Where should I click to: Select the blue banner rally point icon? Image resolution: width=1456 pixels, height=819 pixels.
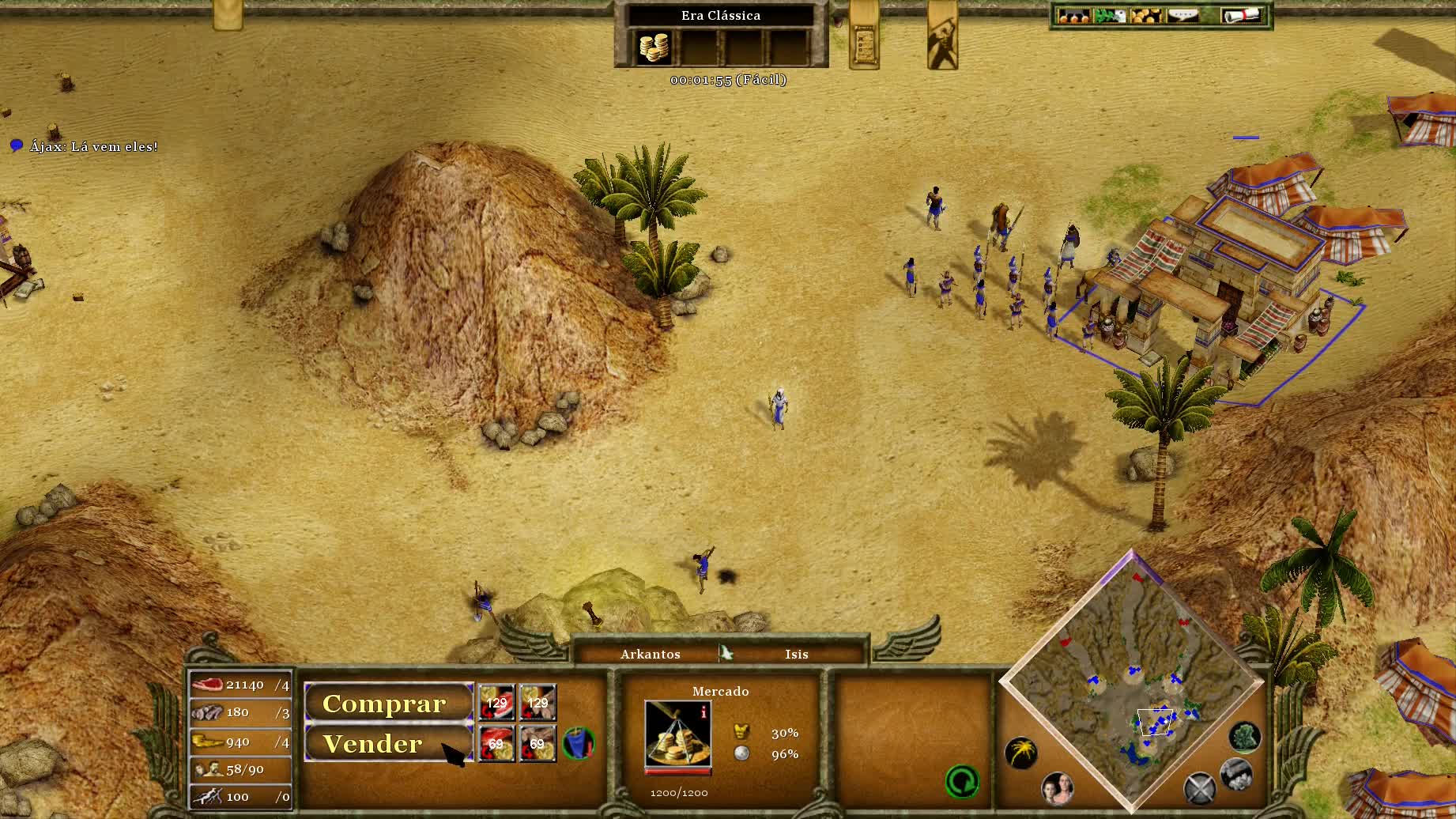coord(579,743)
